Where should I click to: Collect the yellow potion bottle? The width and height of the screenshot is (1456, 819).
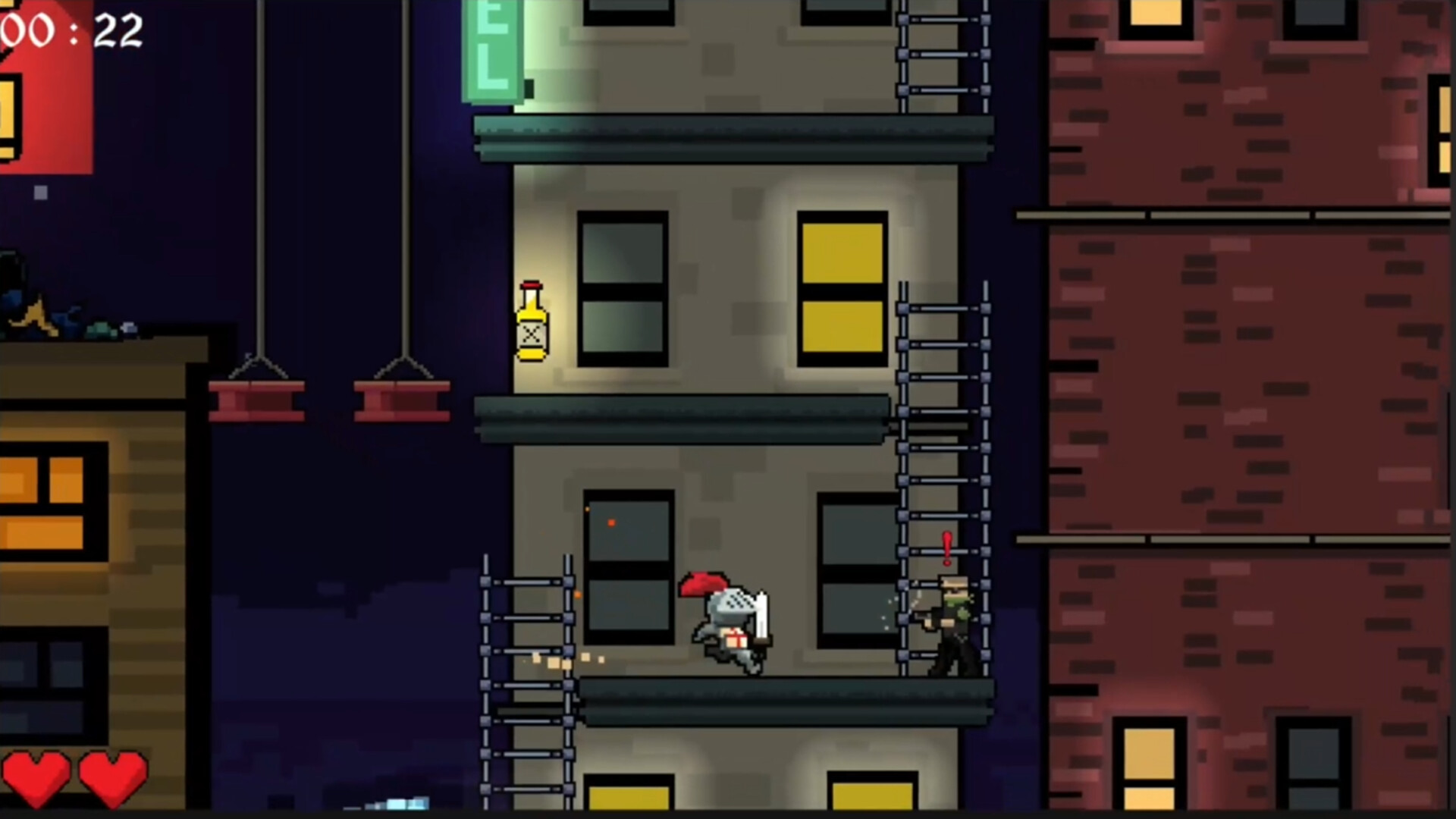point(532,322)
